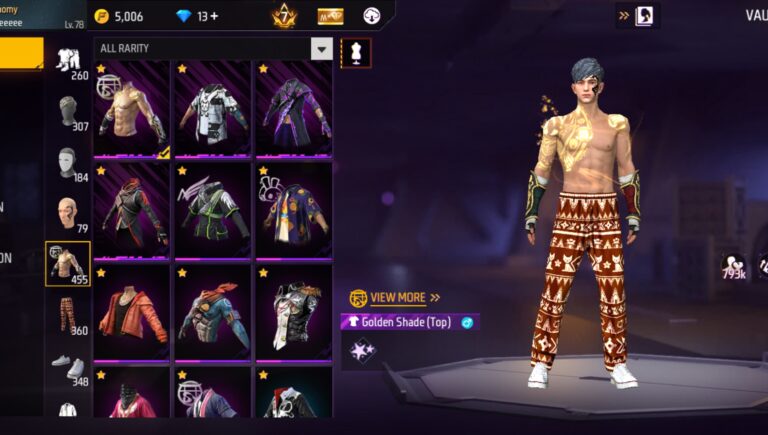This screenshot has height=435, width=768.
Task: Switch to the shoes category tab
Action: click(68, 366)
